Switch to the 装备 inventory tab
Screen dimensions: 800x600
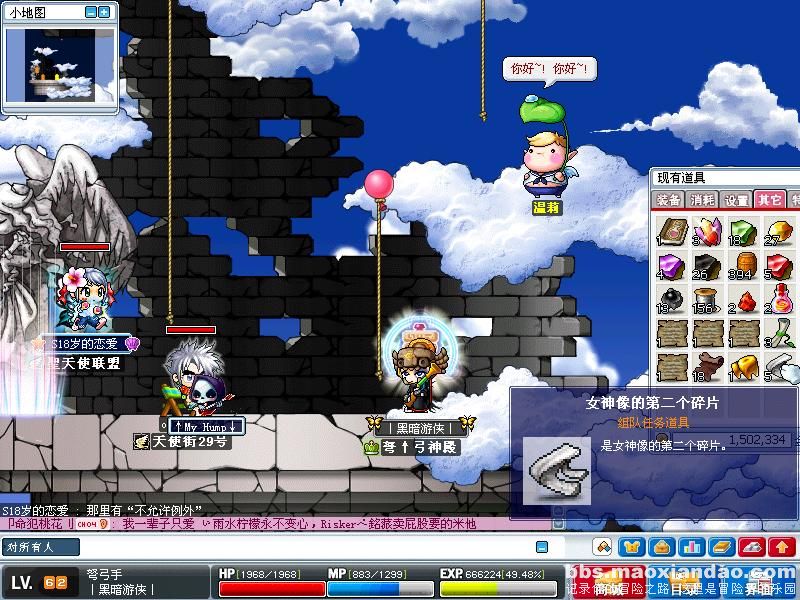click(668, 200)
